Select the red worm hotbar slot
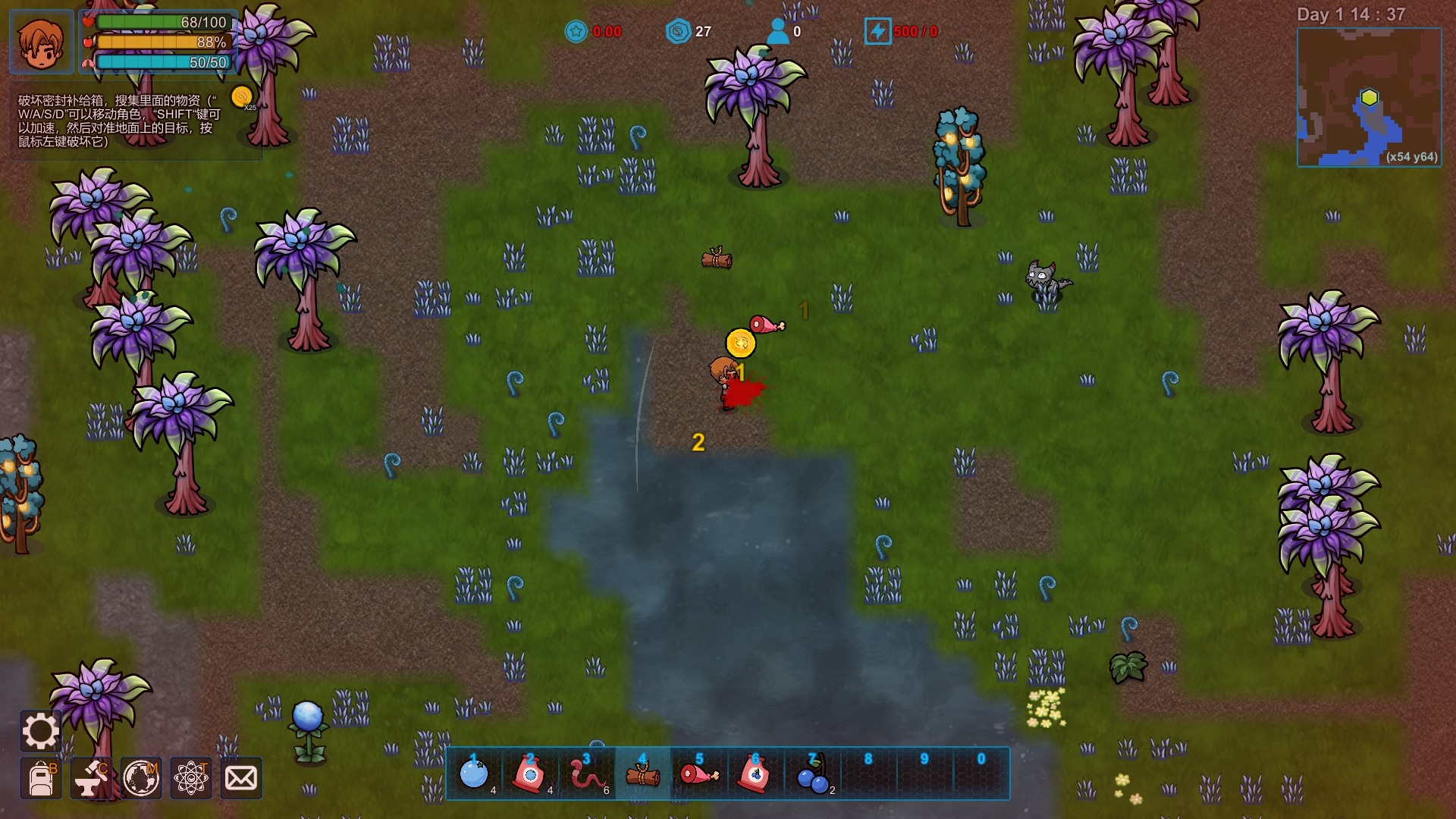 pos(587,774)
